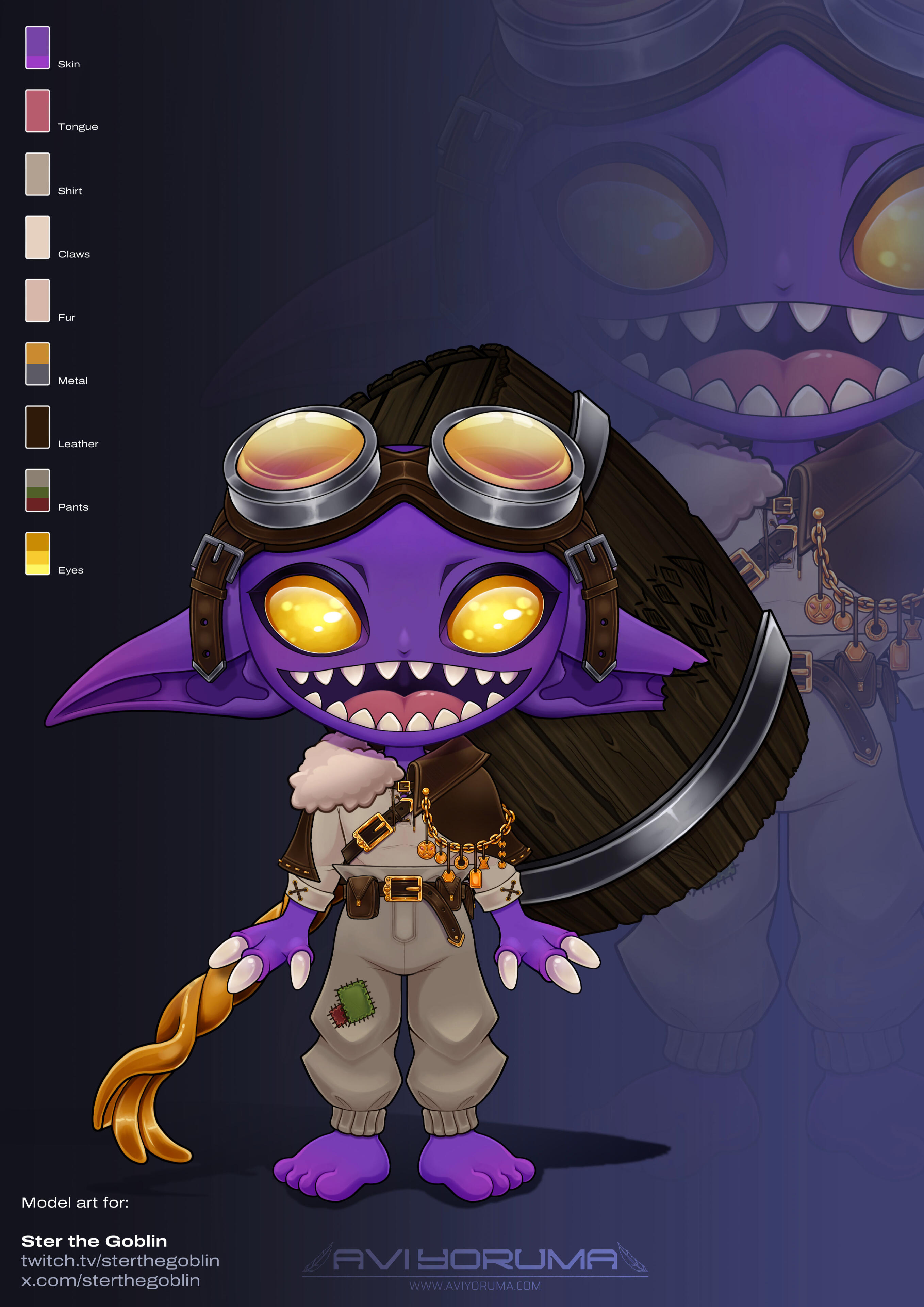Select the pink Tongue color swatch
Screen dimensions: 924x1307
[x=37, y=111]
